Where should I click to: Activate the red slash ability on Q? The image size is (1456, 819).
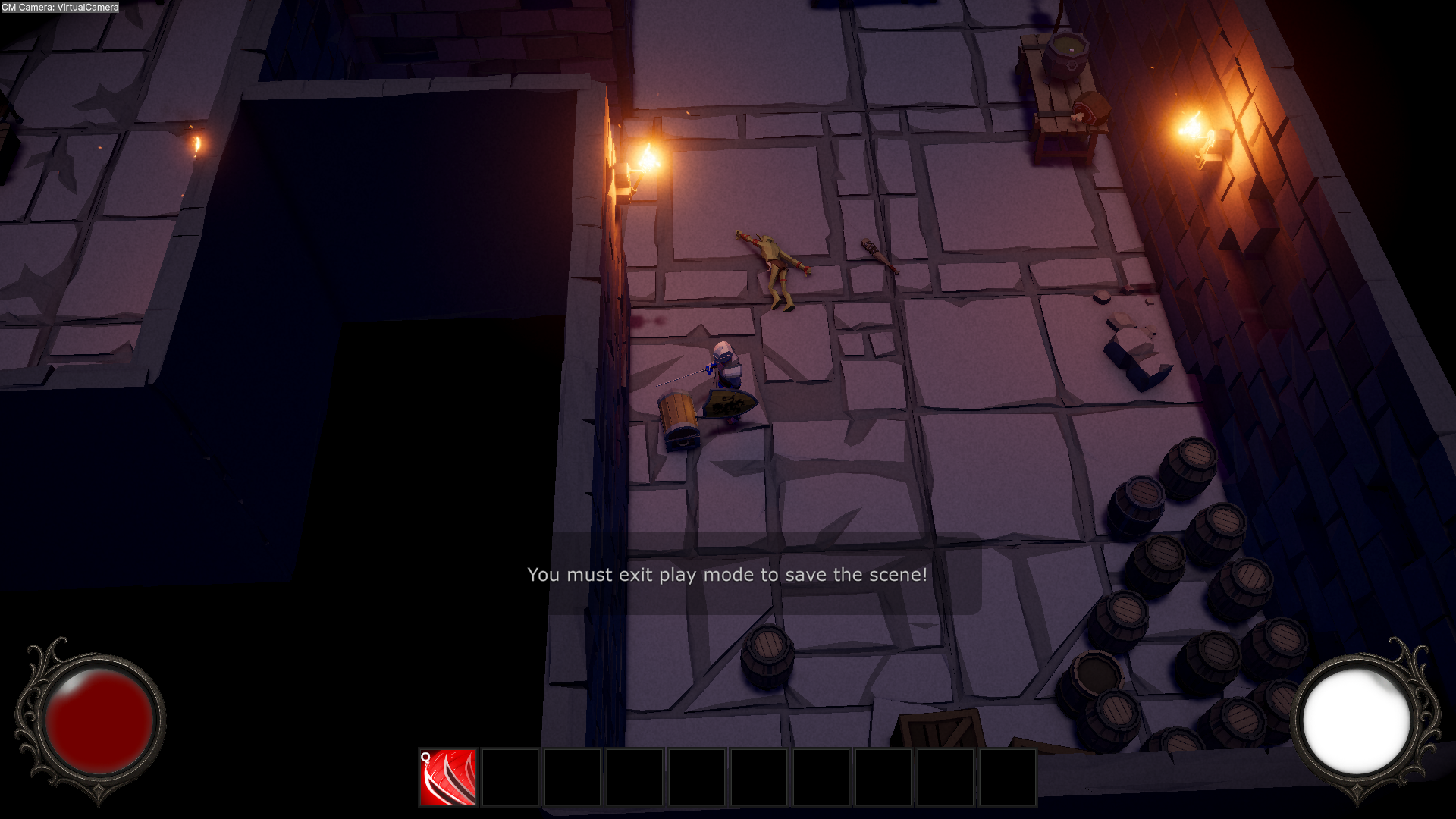tap(448, 777)
